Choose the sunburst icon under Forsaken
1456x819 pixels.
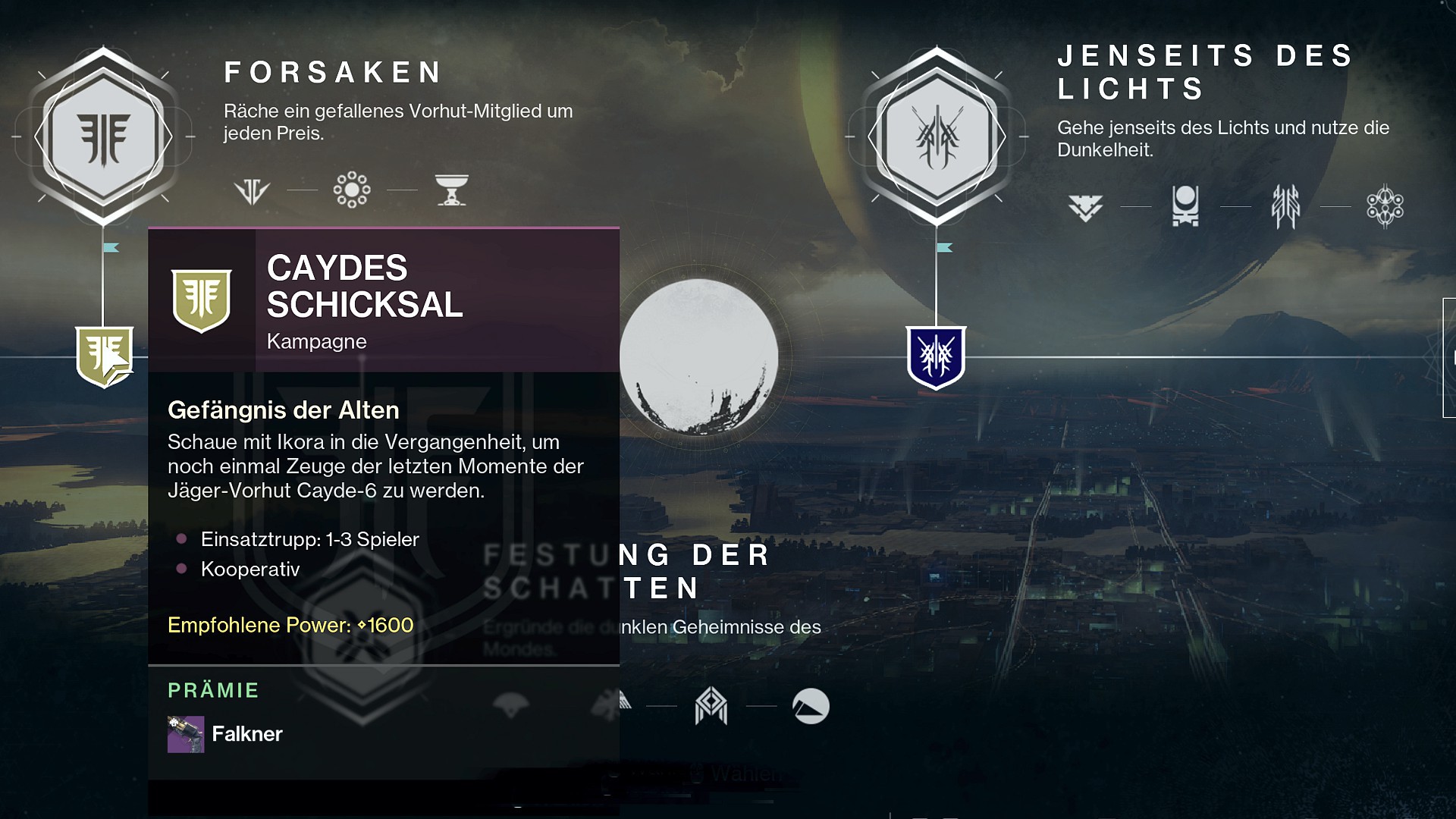(x=352, y=190)
